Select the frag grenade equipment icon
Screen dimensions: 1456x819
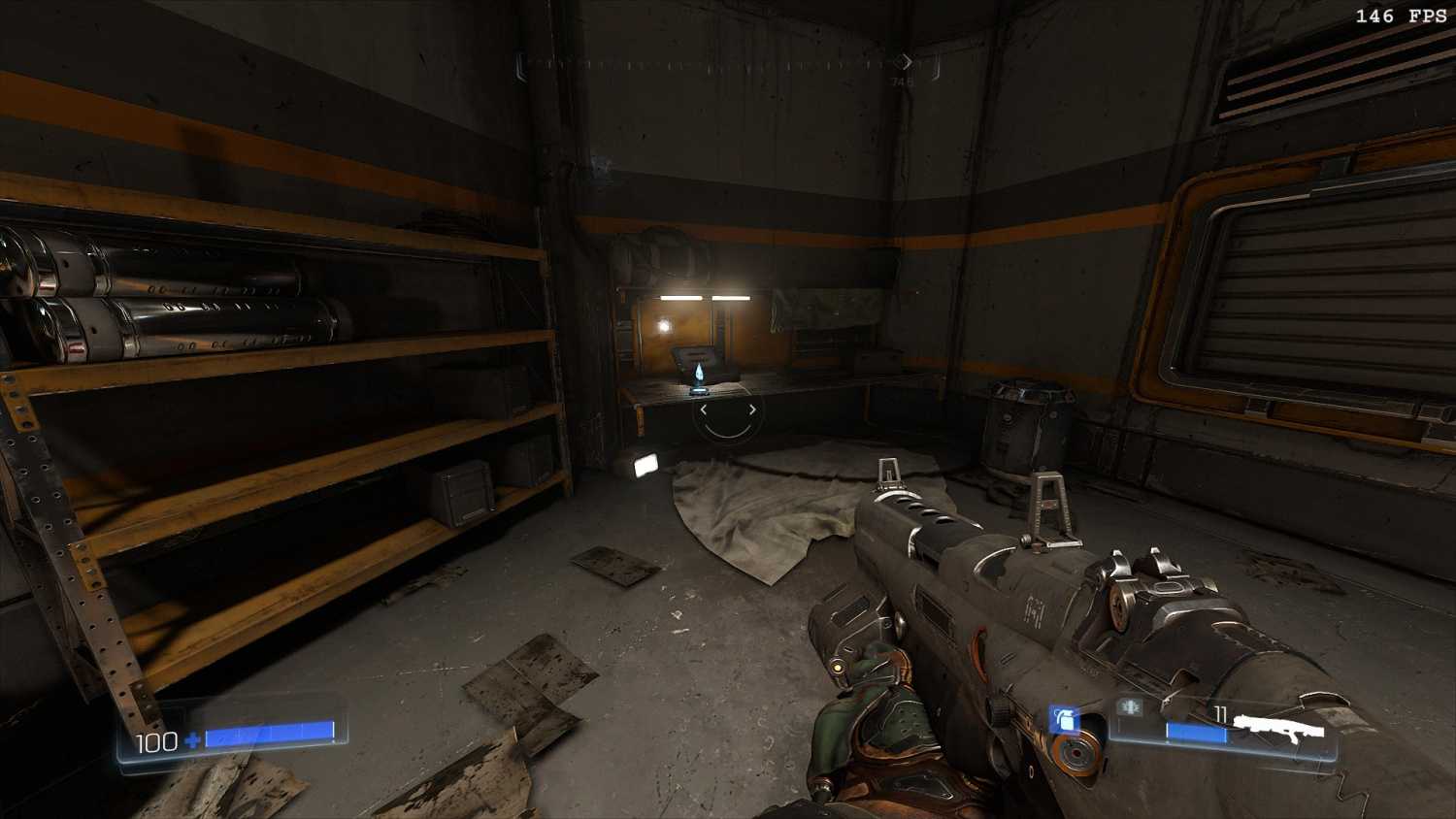click(x=1065, y=720)
